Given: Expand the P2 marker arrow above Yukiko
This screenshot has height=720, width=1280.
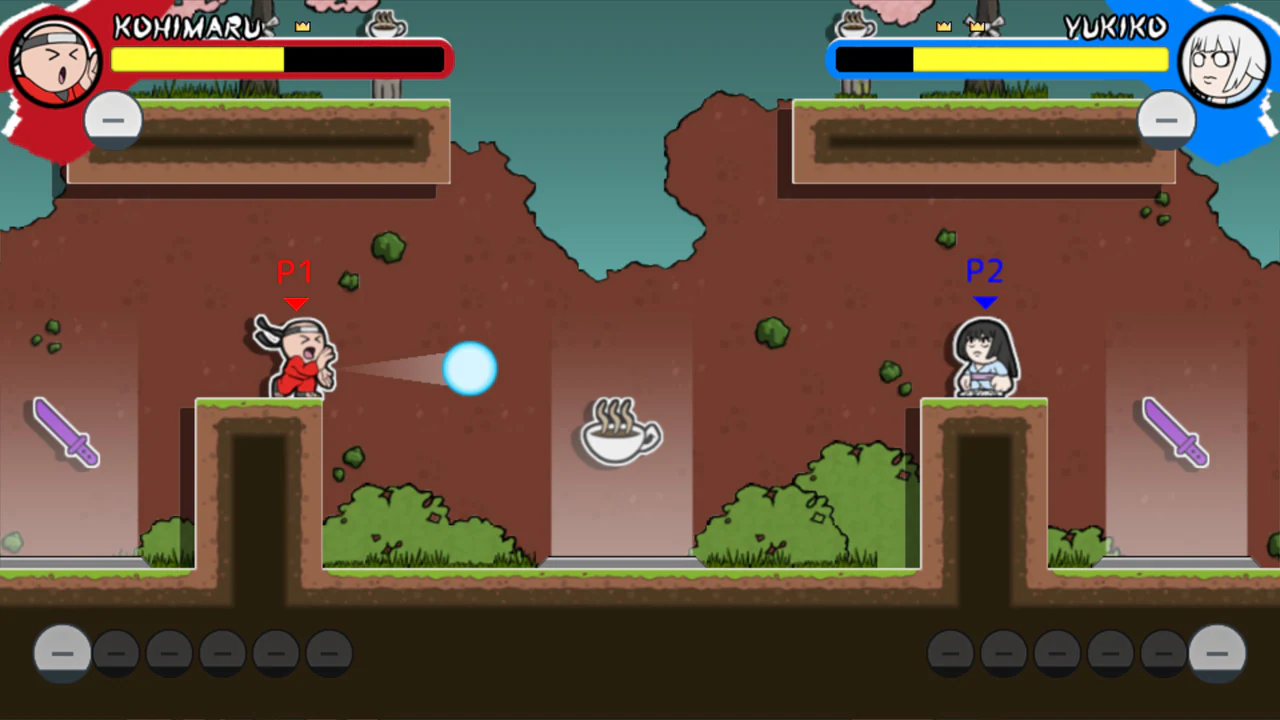Looking at the screenshot, I should tap(984, 303).
